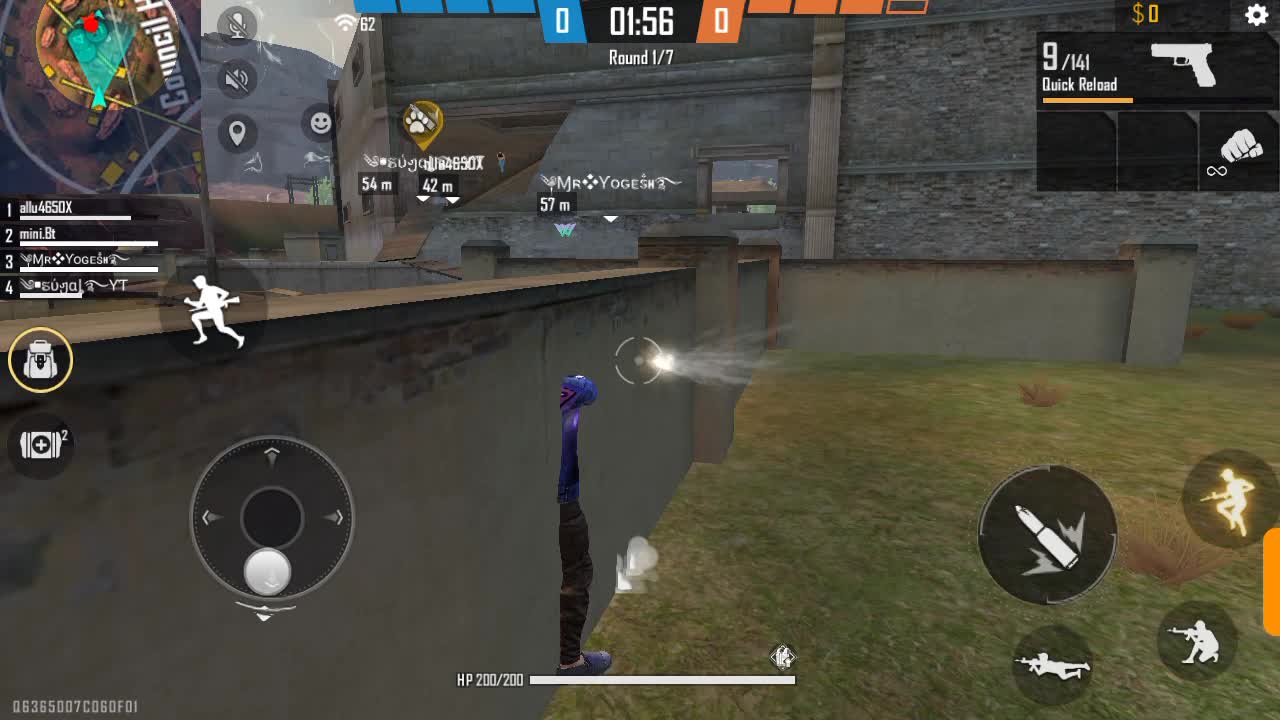Open the smiley emote menu
This screenshot has width=1280, height=720.
click(321, 123)
